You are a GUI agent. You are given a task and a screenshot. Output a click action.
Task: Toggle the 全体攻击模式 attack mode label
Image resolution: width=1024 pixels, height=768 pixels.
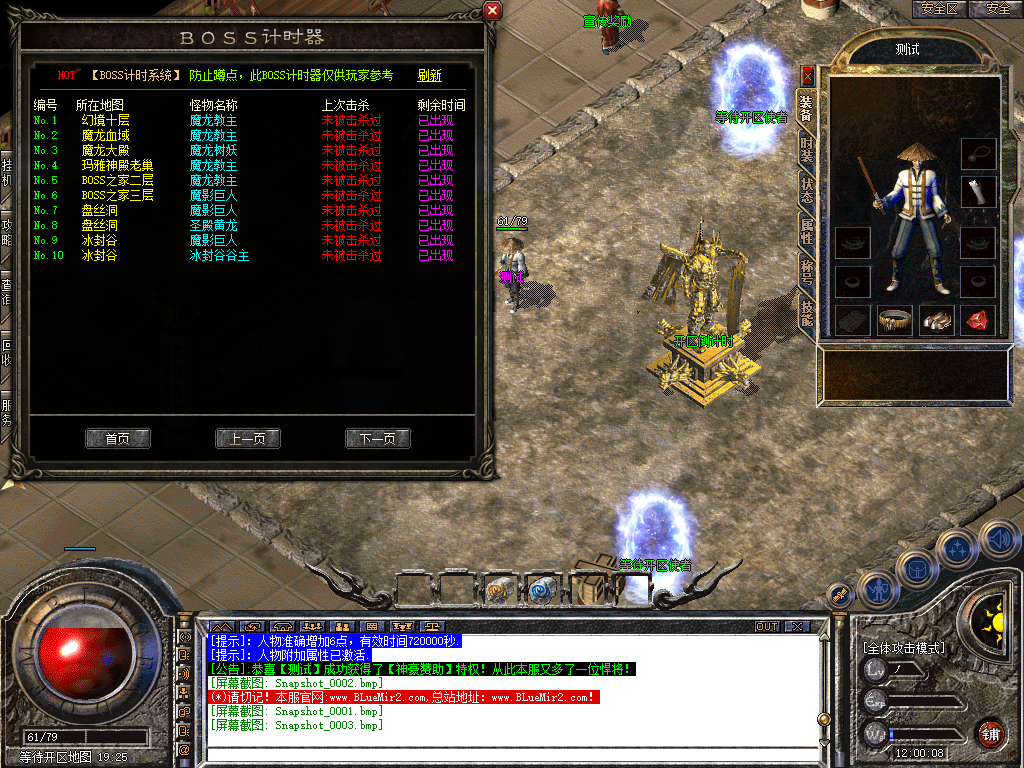[903, 648]
